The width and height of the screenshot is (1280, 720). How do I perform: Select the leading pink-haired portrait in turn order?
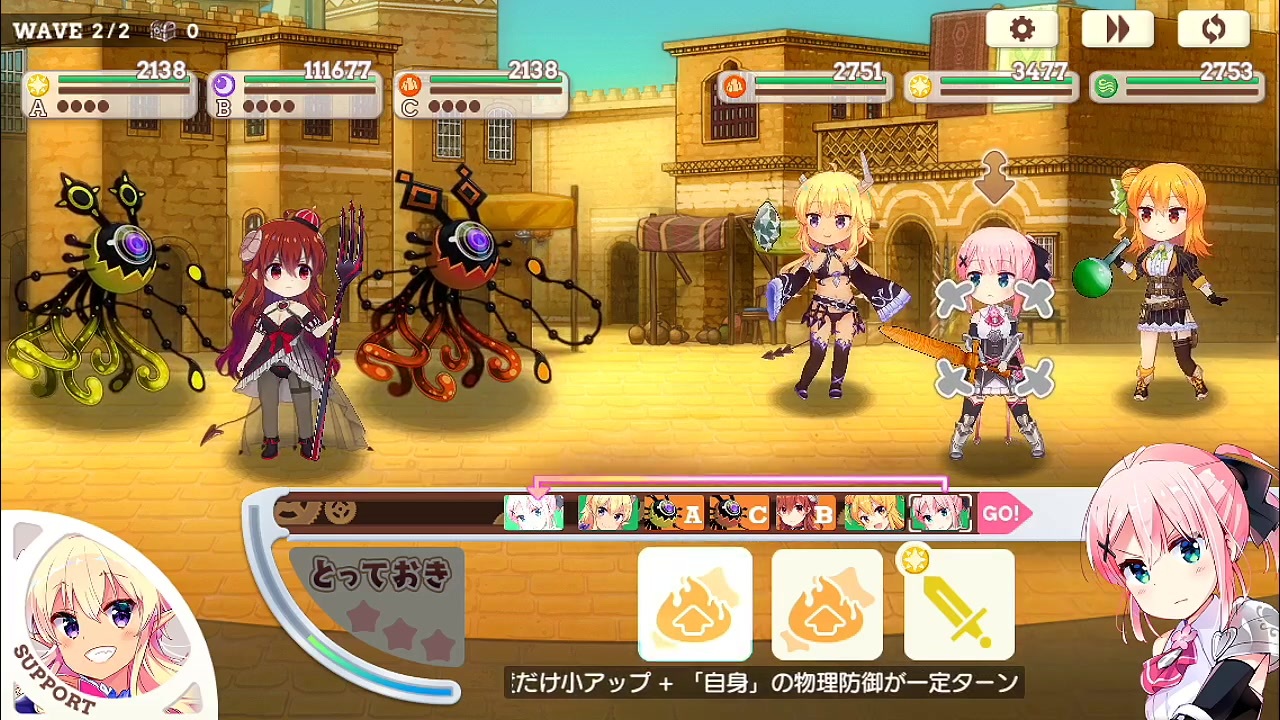click(x=535, y=514)
